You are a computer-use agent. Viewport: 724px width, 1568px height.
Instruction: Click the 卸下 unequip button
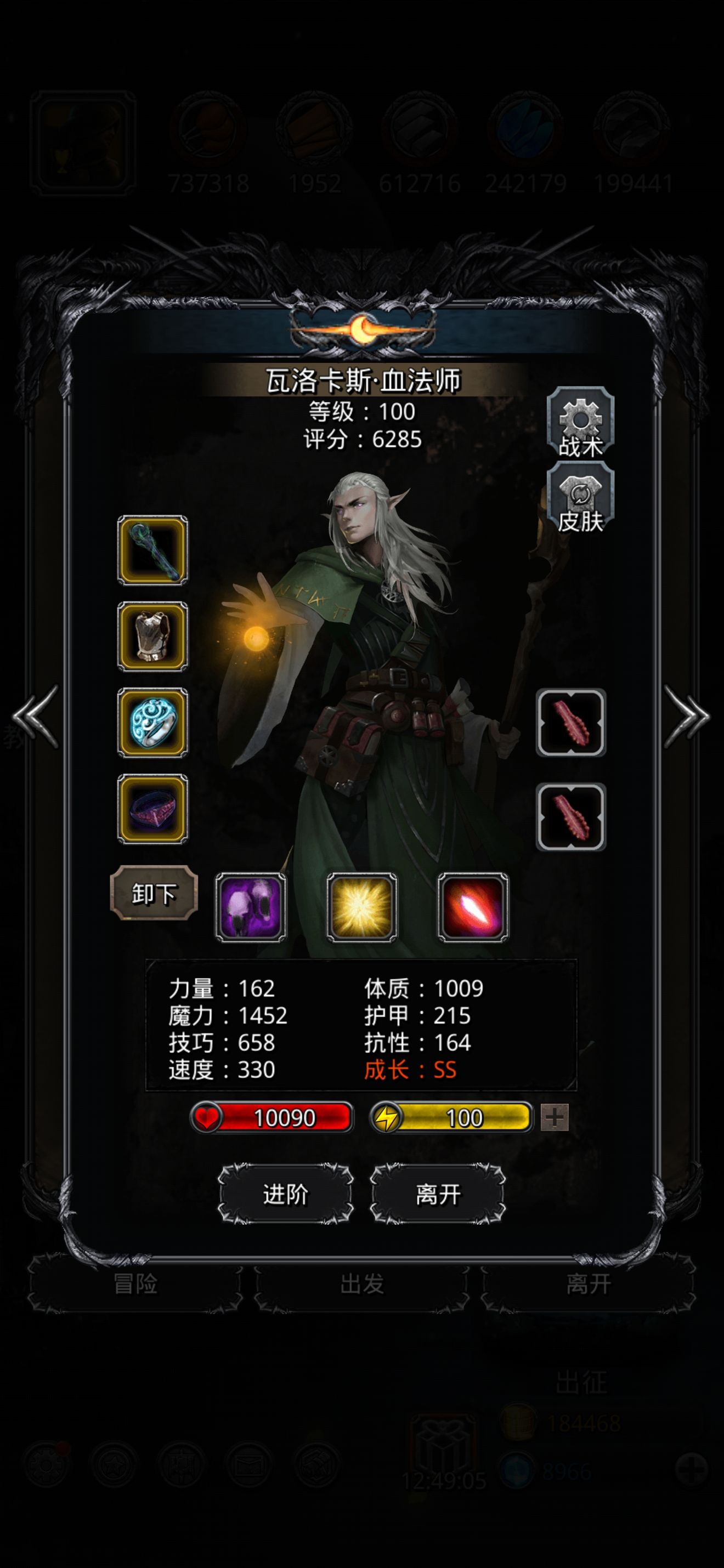click(154, 893)
